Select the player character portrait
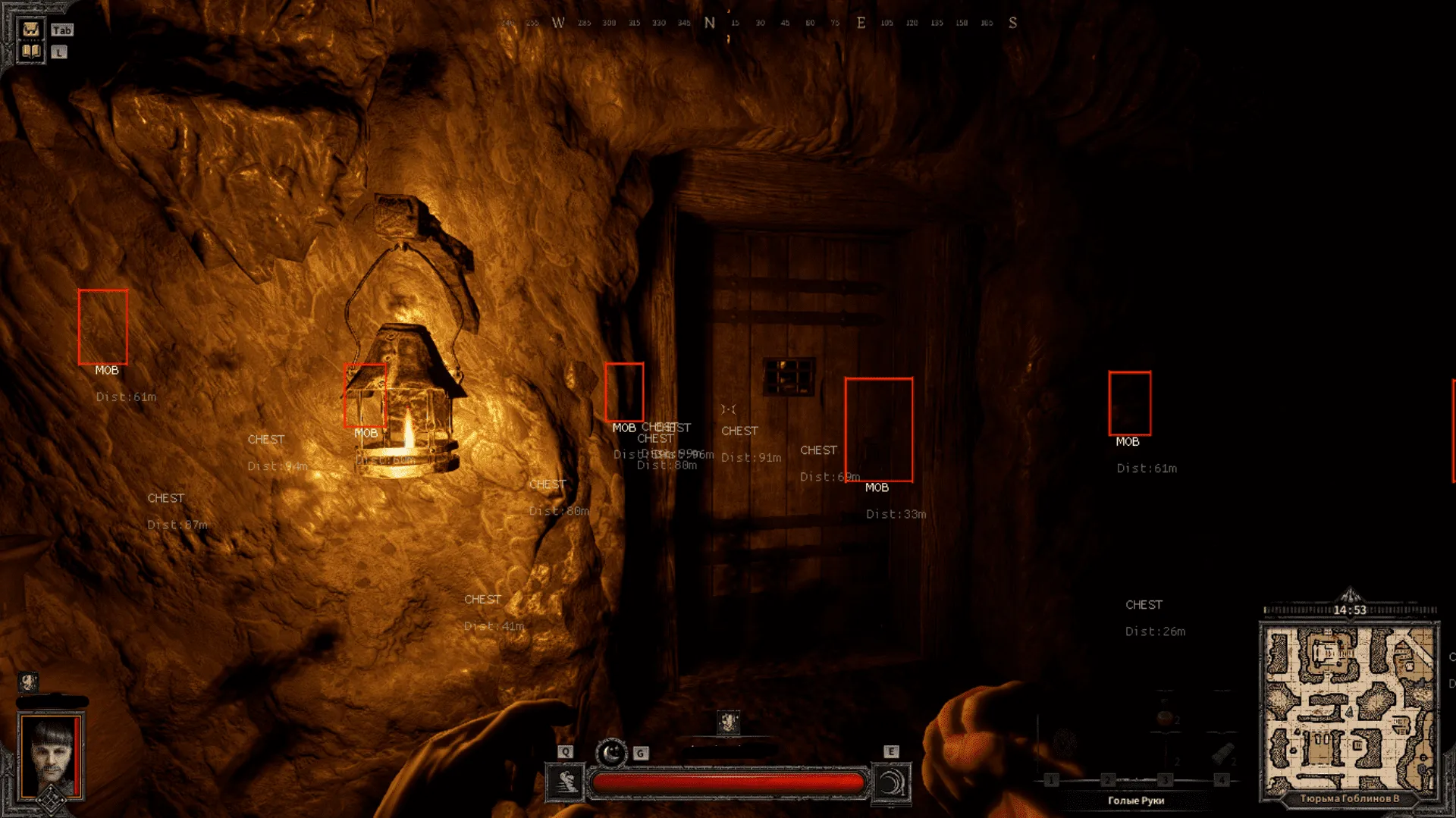This screenshot has height=818, width=1456. pos(52,754)
